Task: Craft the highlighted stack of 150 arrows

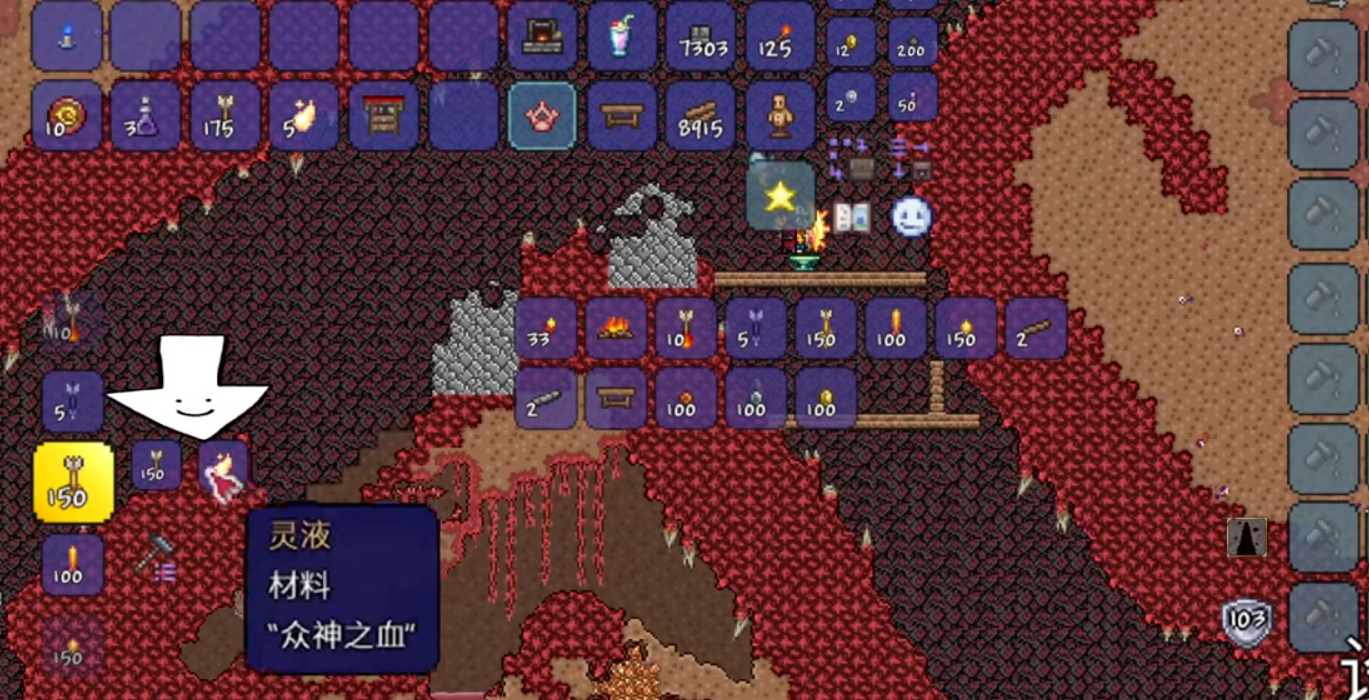Action: pos(73,482)
